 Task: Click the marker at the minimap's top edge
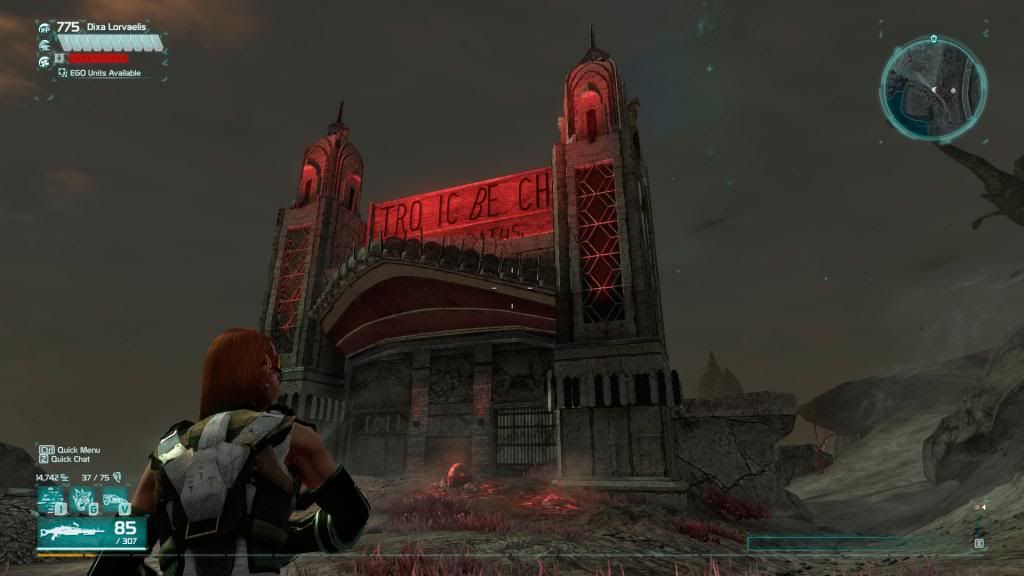[933, 39]
